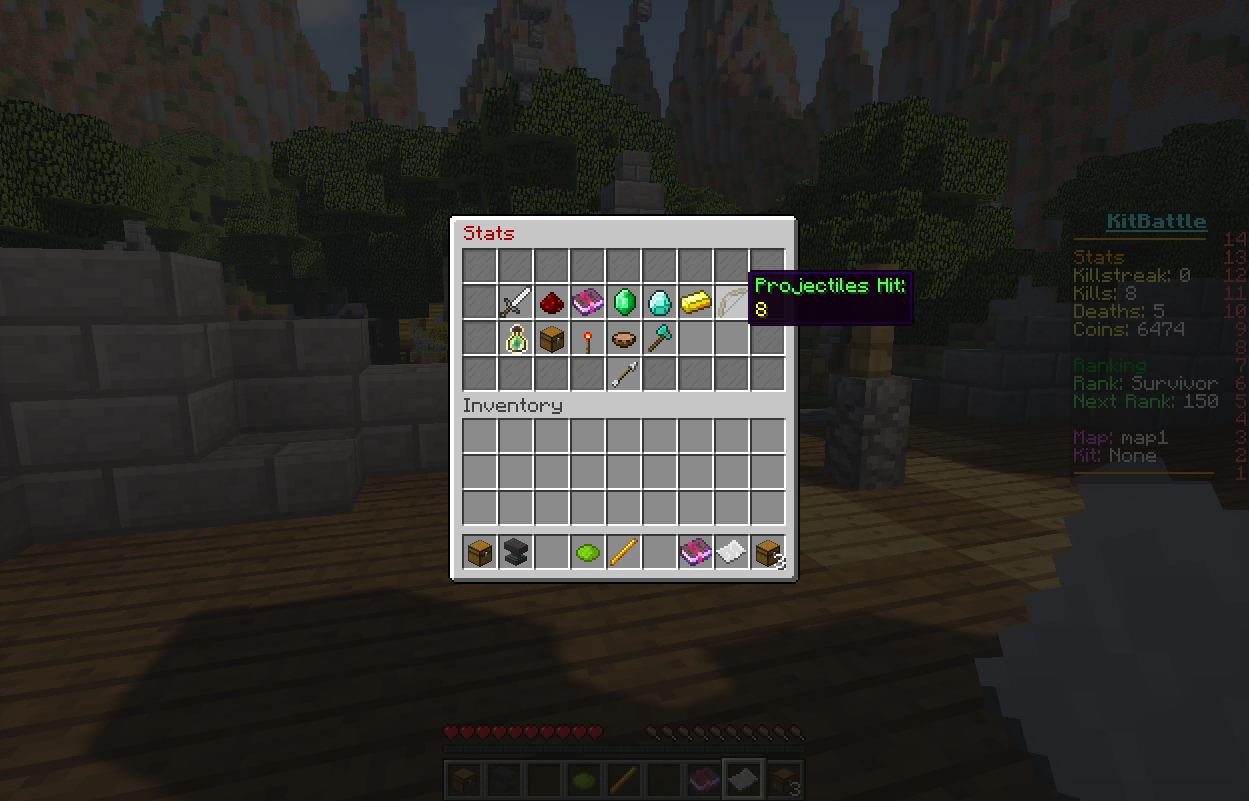Select the diamond gem stat icon

point(660,302)
